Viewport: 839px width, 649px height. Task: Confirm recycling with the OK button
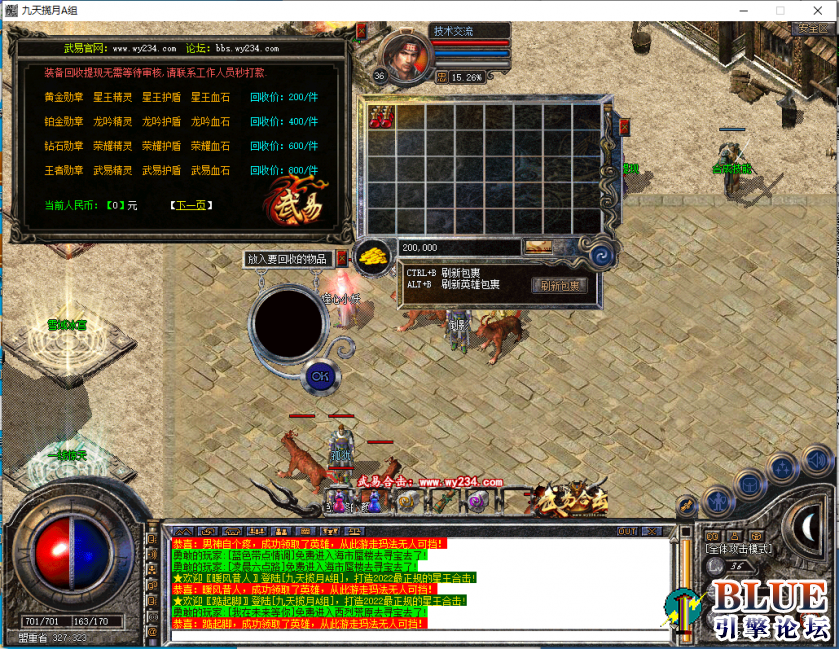point(319,376)
